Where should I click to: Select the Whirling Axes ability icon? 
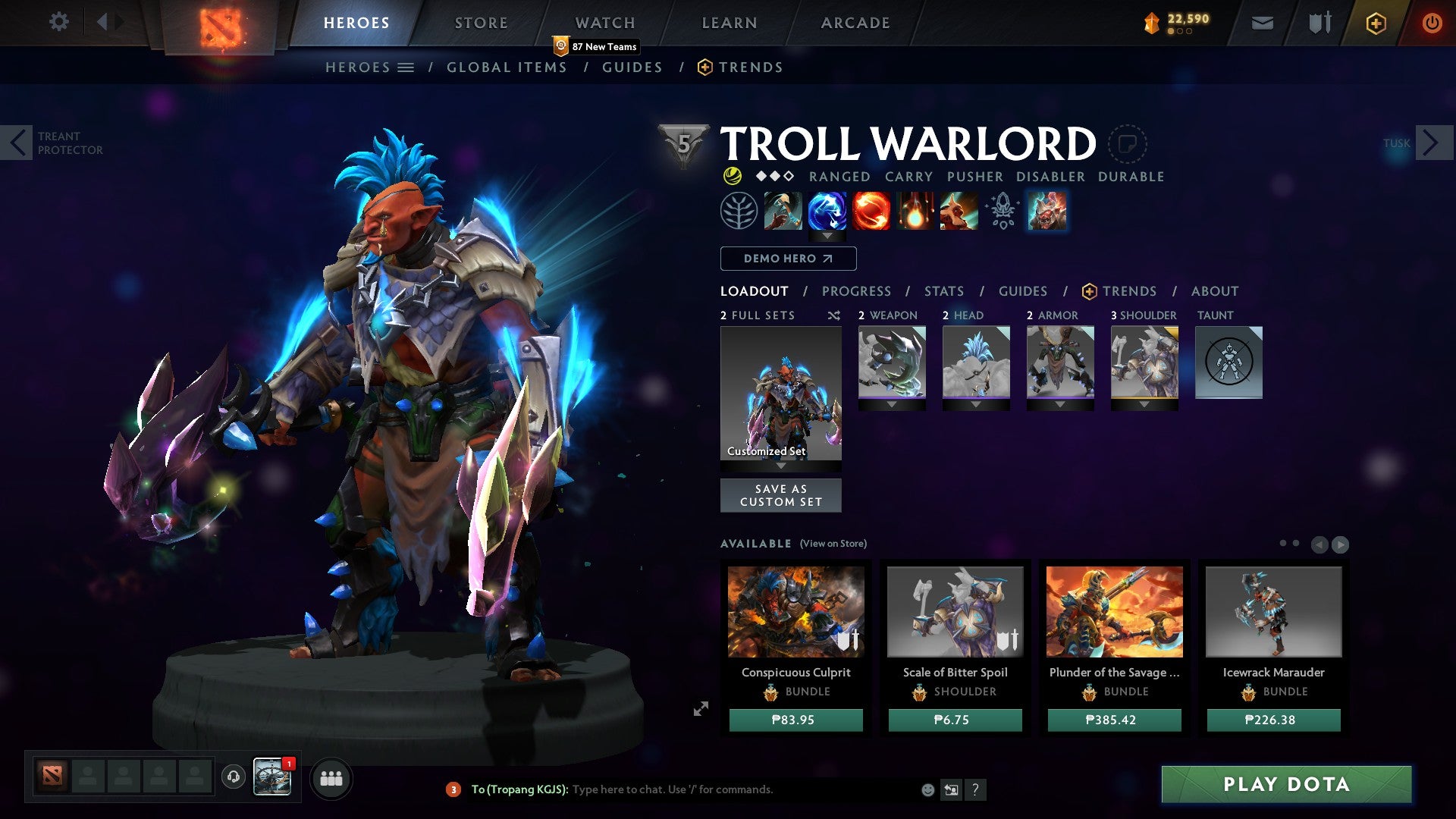coord(827,212)
